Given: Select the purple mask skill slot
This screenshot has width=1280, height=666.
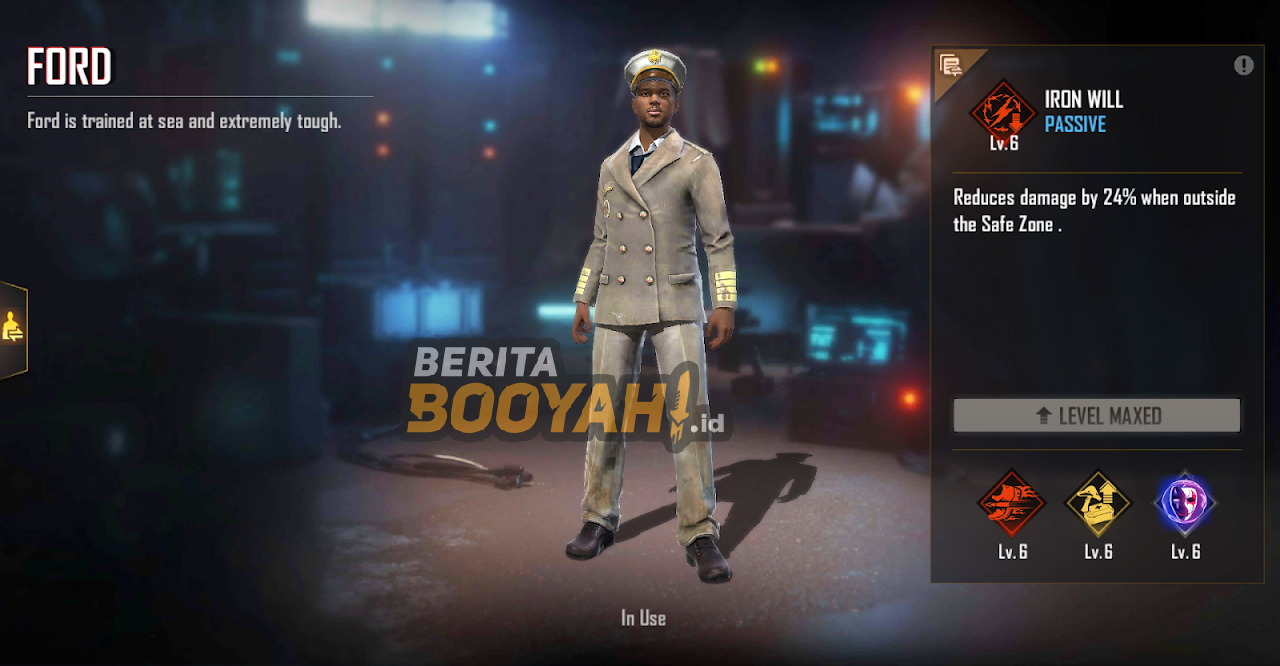Looking at the screenshot, I should pyautogui.click(x=1185, y=503).
